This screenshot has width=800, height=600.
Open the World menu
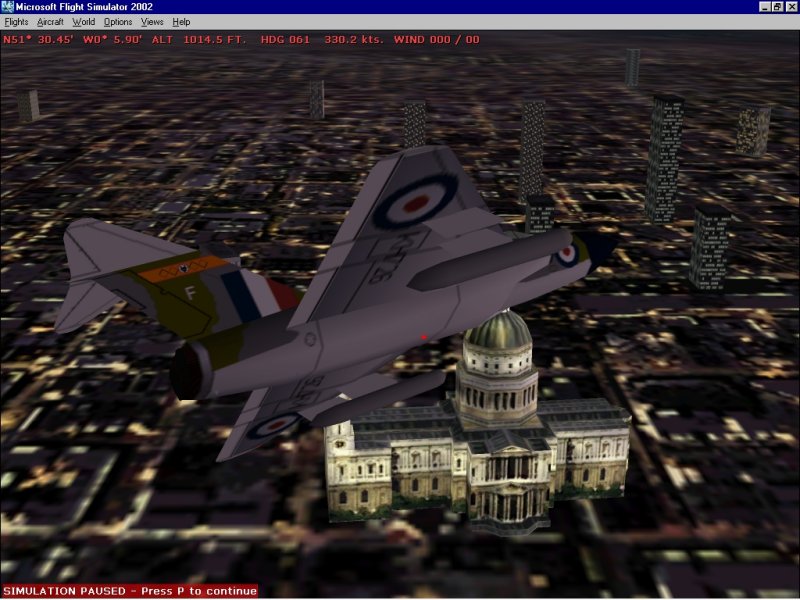coord(84,21)
